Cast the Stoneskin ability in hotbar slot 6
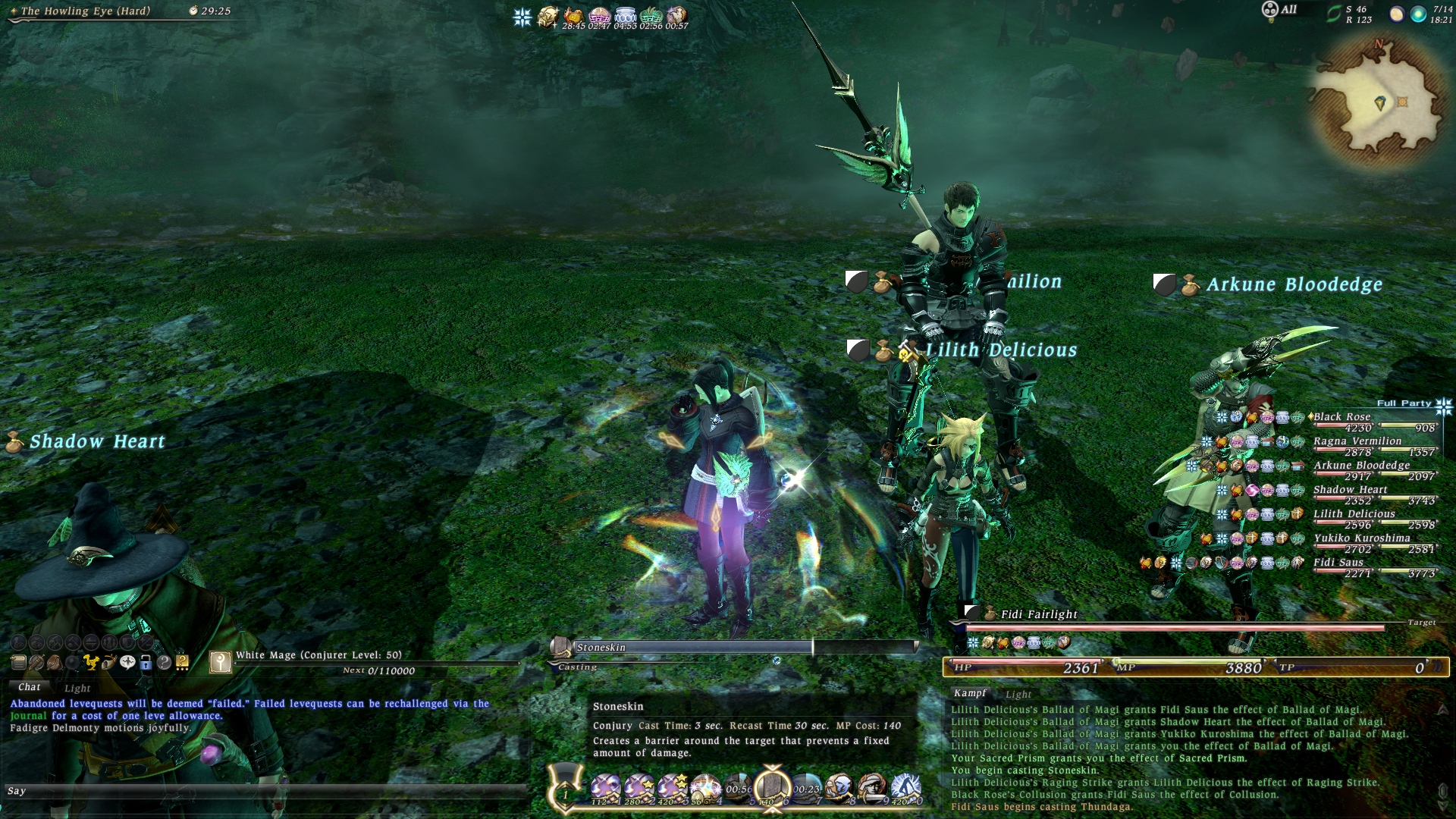This screenshot has width=1456, height=819. [773, 787]
